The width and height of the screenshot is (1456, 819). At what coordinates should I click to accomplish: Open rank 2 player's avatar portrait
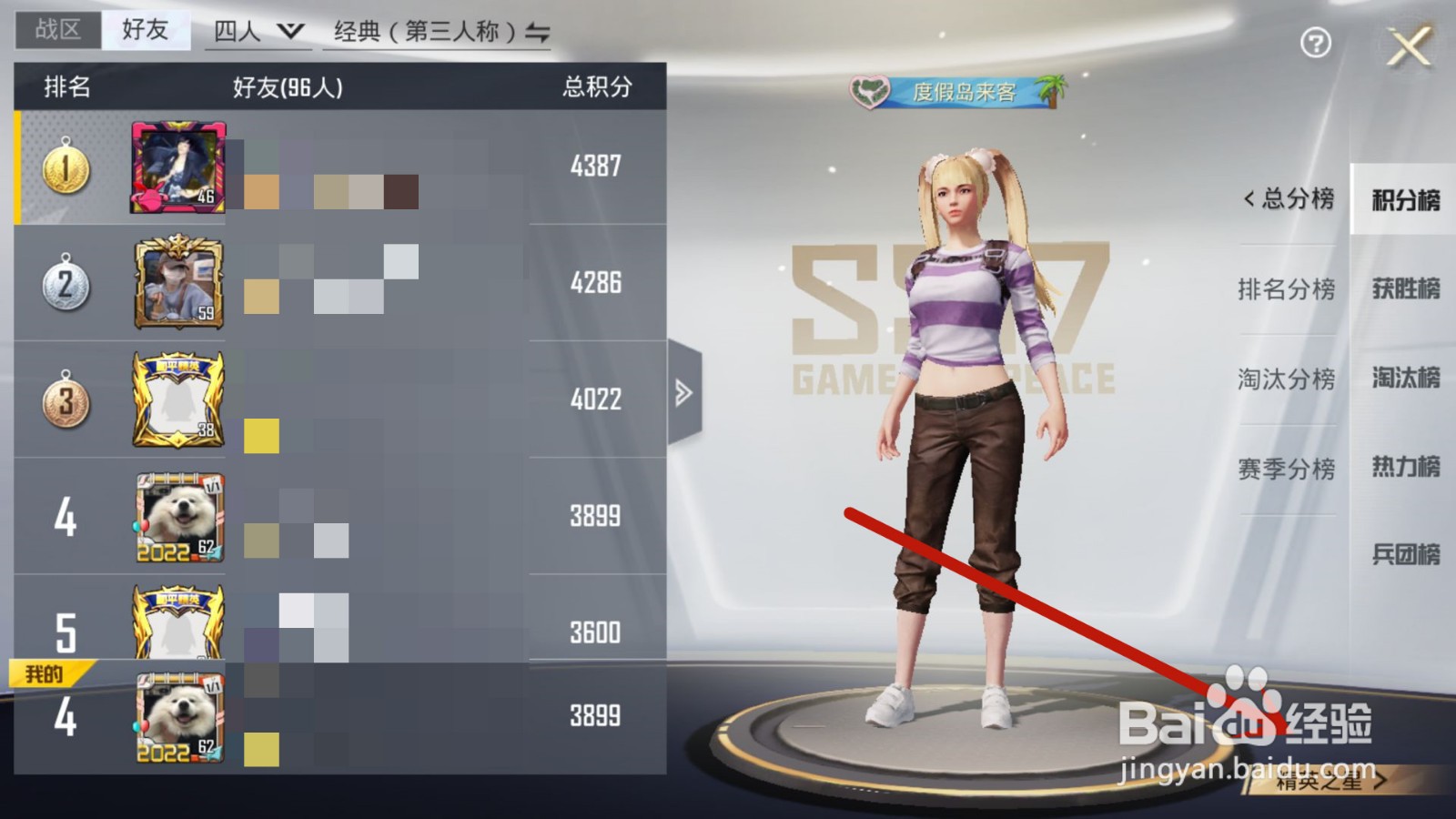click(x=178, y=285)
